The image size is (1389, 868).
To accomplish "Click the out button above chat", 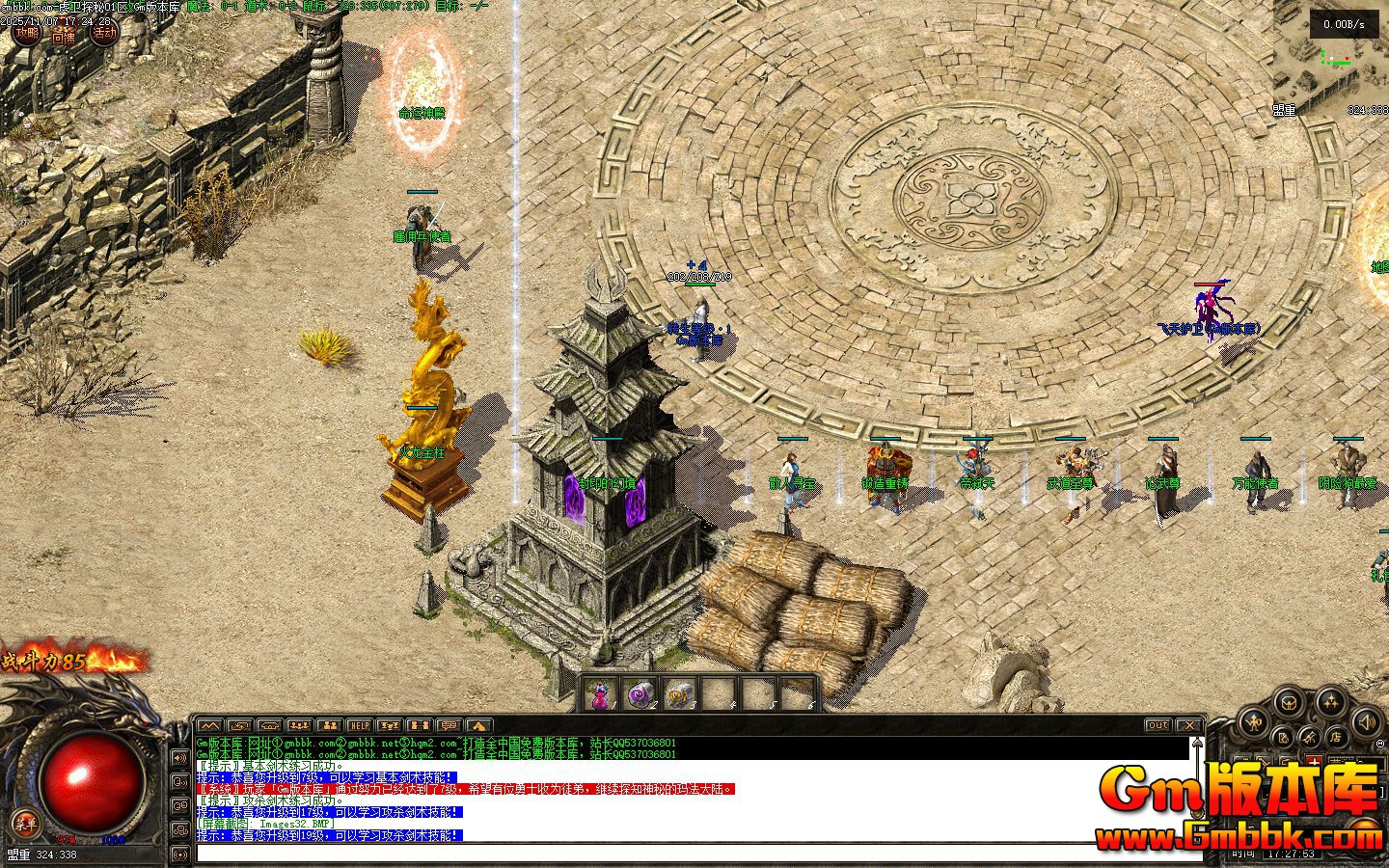I will [x=1157, y=725].
